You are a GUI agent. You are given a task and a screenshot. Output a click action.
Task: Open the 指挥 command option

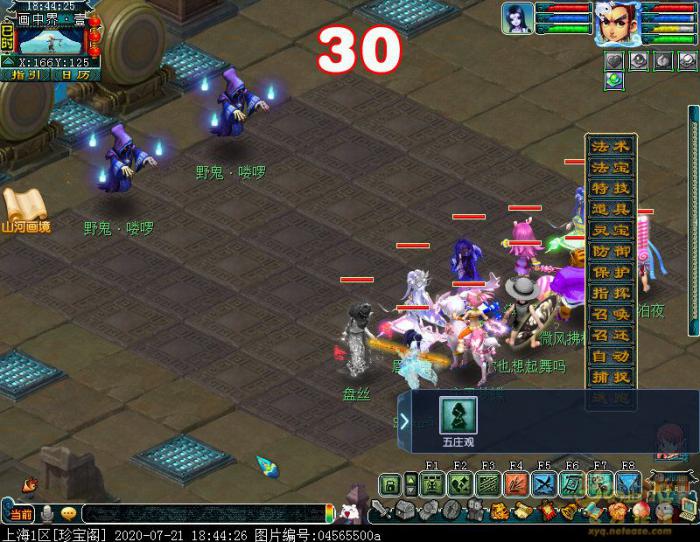point(611,293)
